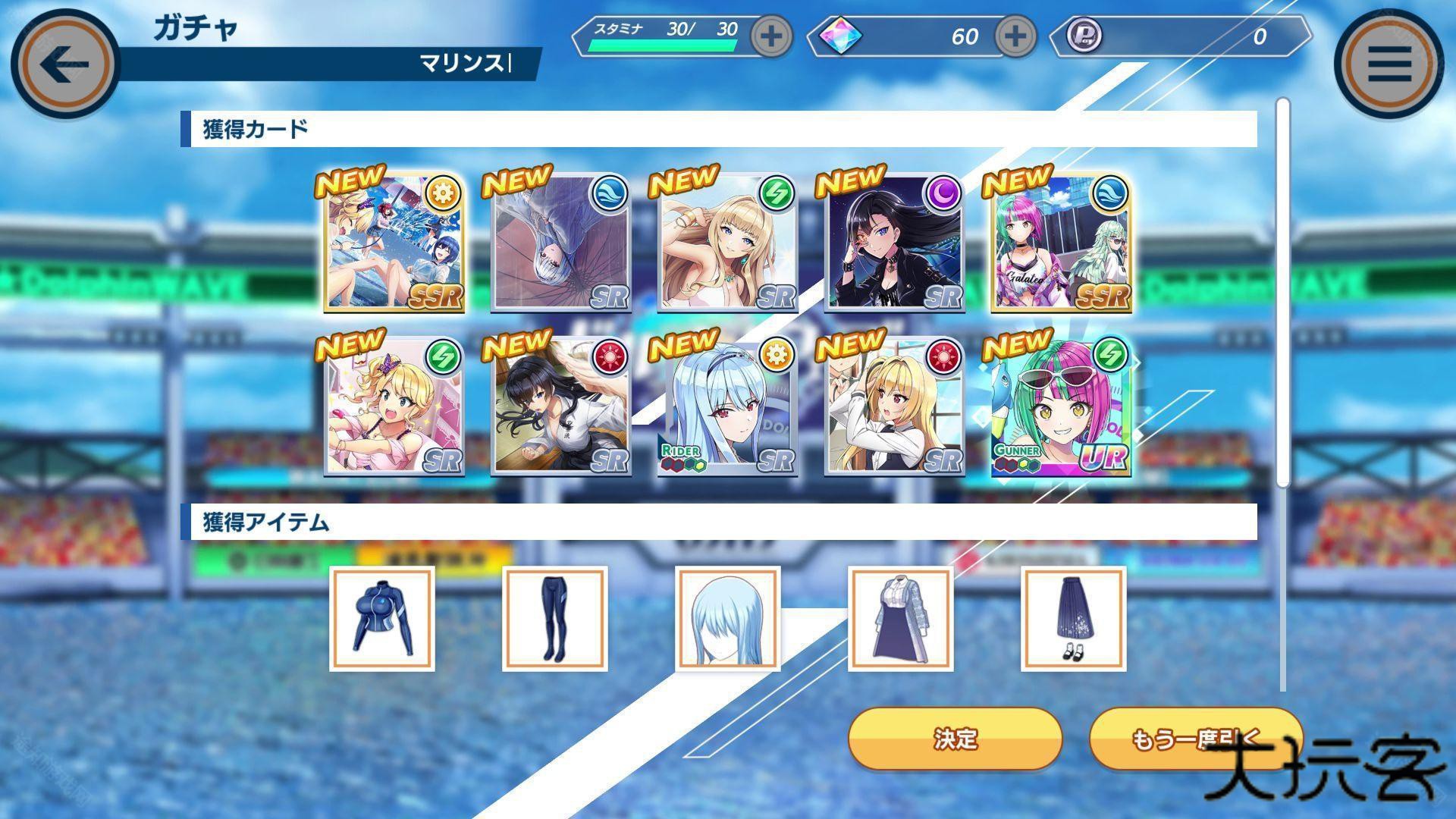Screen dimensions: 1456x819
Task: Select the upside-down silver-haired SR card
Action: pyautogui.click(x=560, y=243)
